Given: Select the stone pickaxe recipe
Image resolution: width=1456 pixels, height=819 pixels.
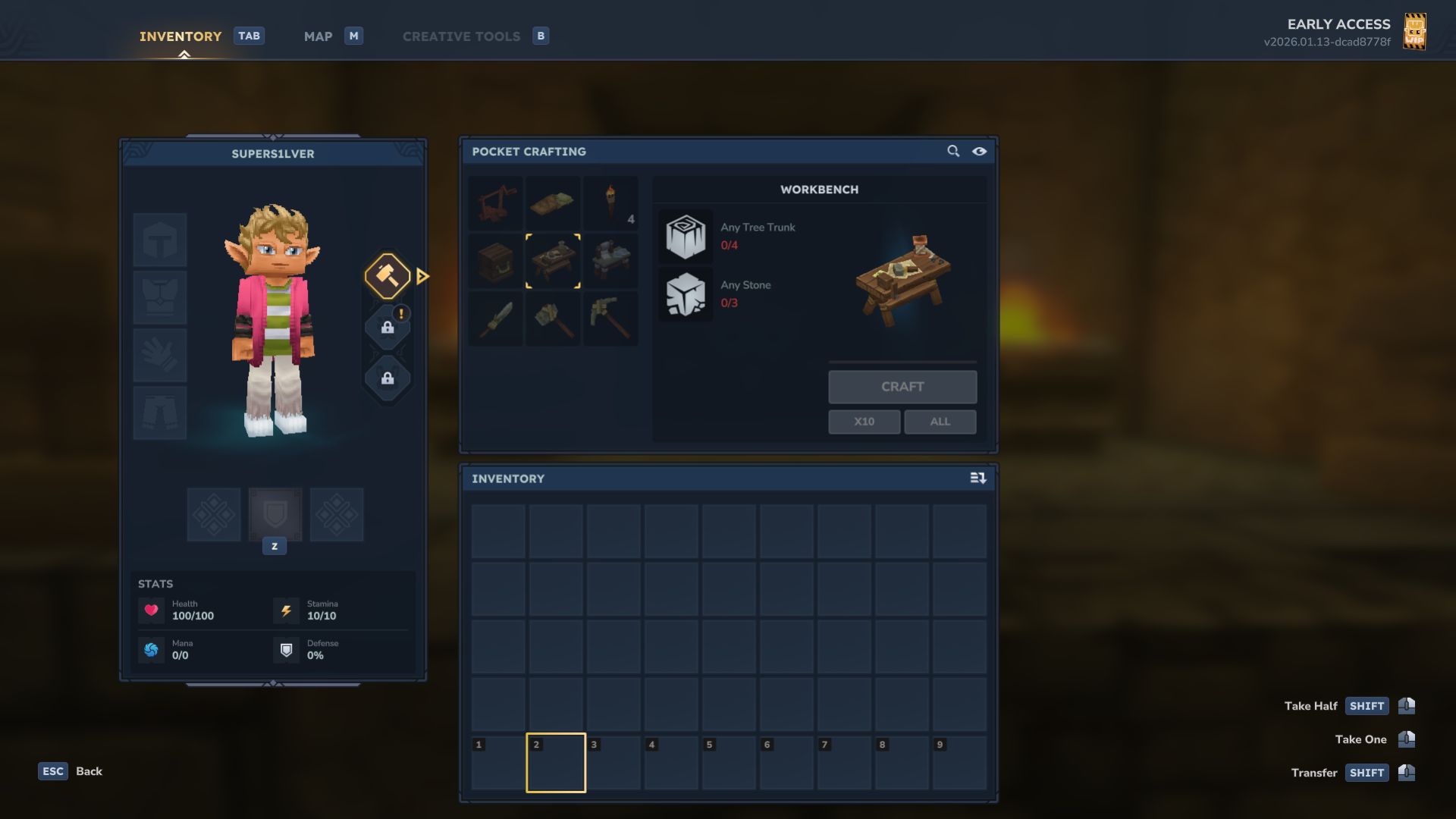Looking at the screenshot, I should [610, 319].
